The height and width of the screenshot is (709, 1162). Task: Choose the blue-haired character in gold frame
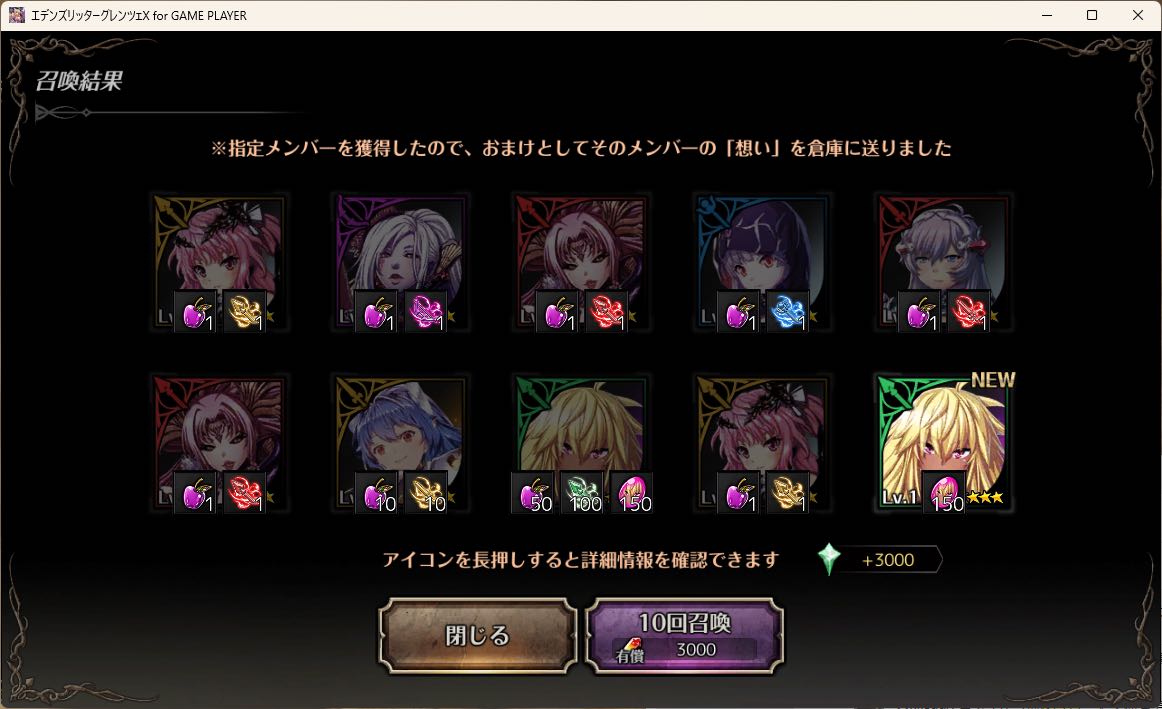coord(400,443)
